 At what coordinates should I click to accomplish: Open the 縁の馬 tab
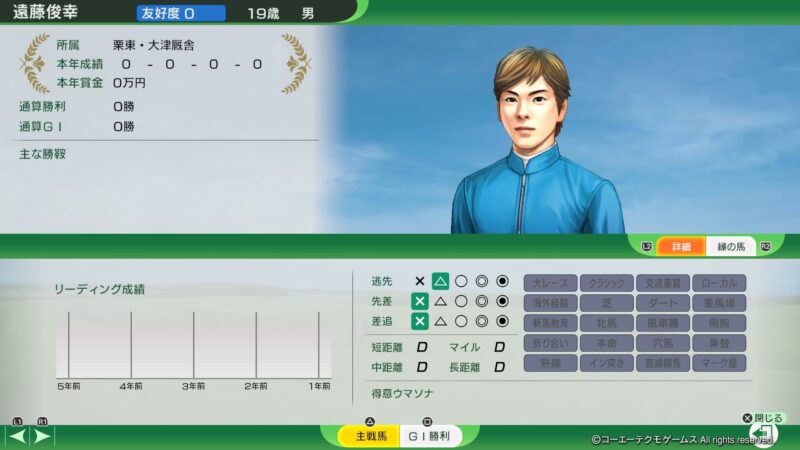coord(731,246)
